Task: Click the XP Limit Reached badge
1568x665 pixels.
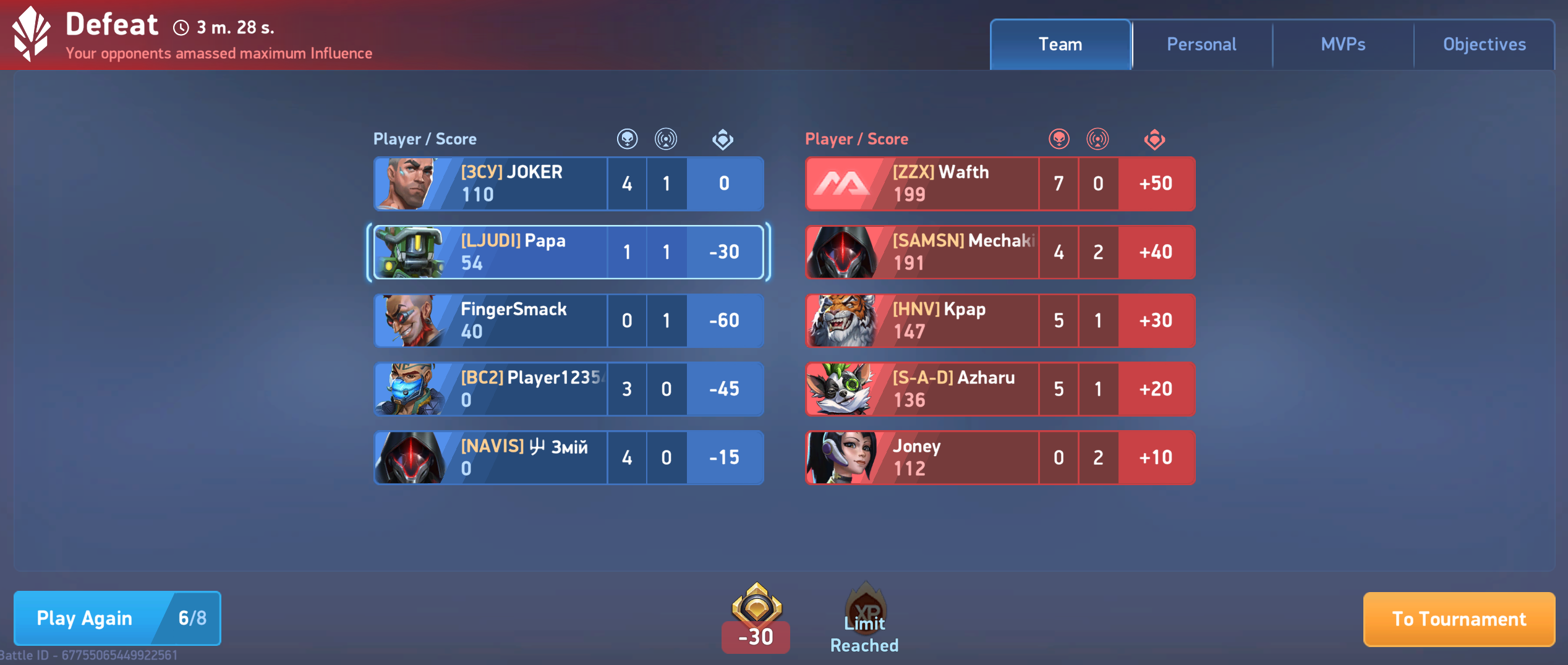Action: [864, 618]
